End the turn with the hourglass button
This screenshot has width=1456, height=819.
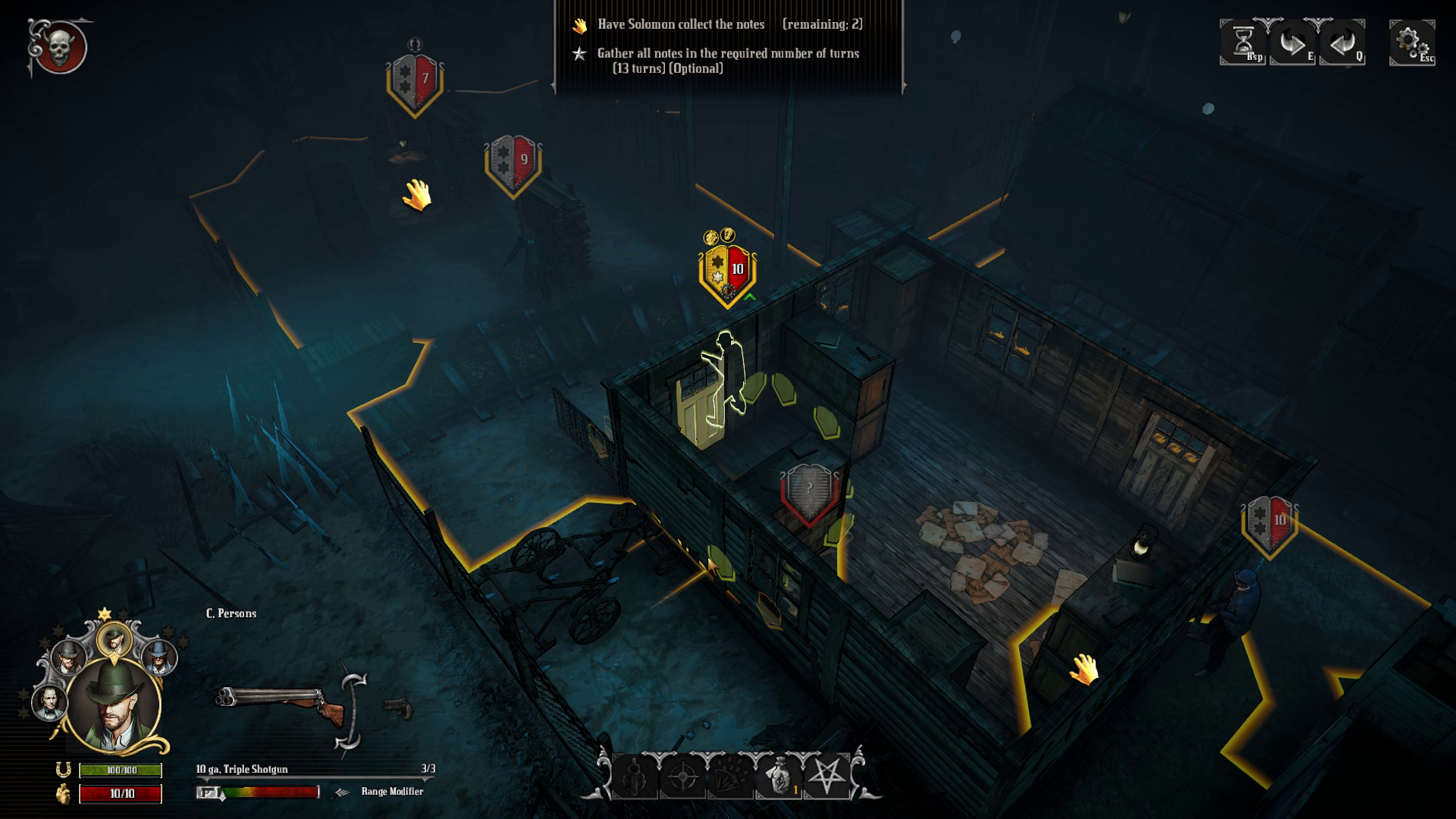(1241, 42)
